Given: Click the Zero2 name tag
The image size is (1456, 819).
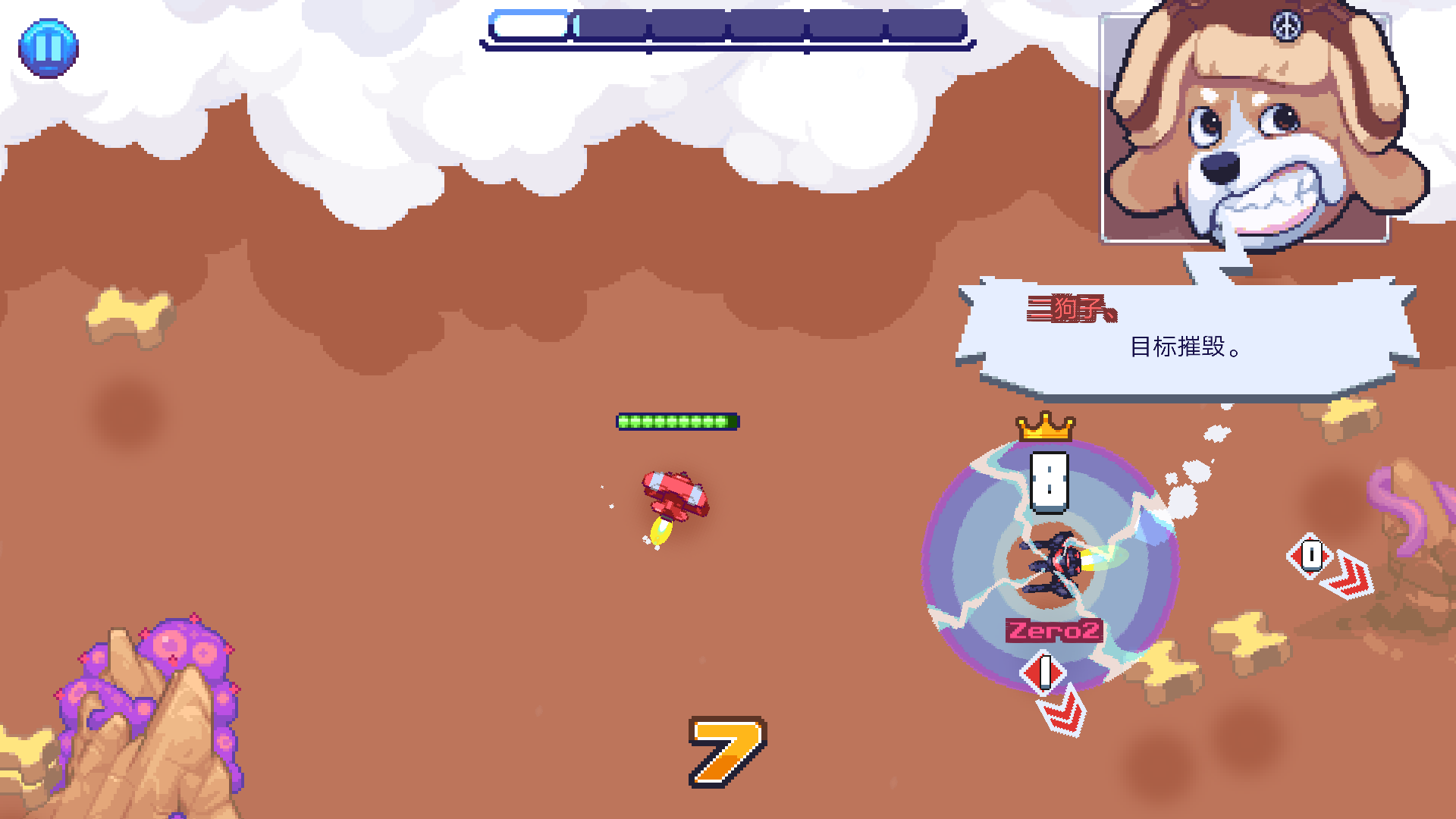Looking at the screenshot, I should (1053, 630).
